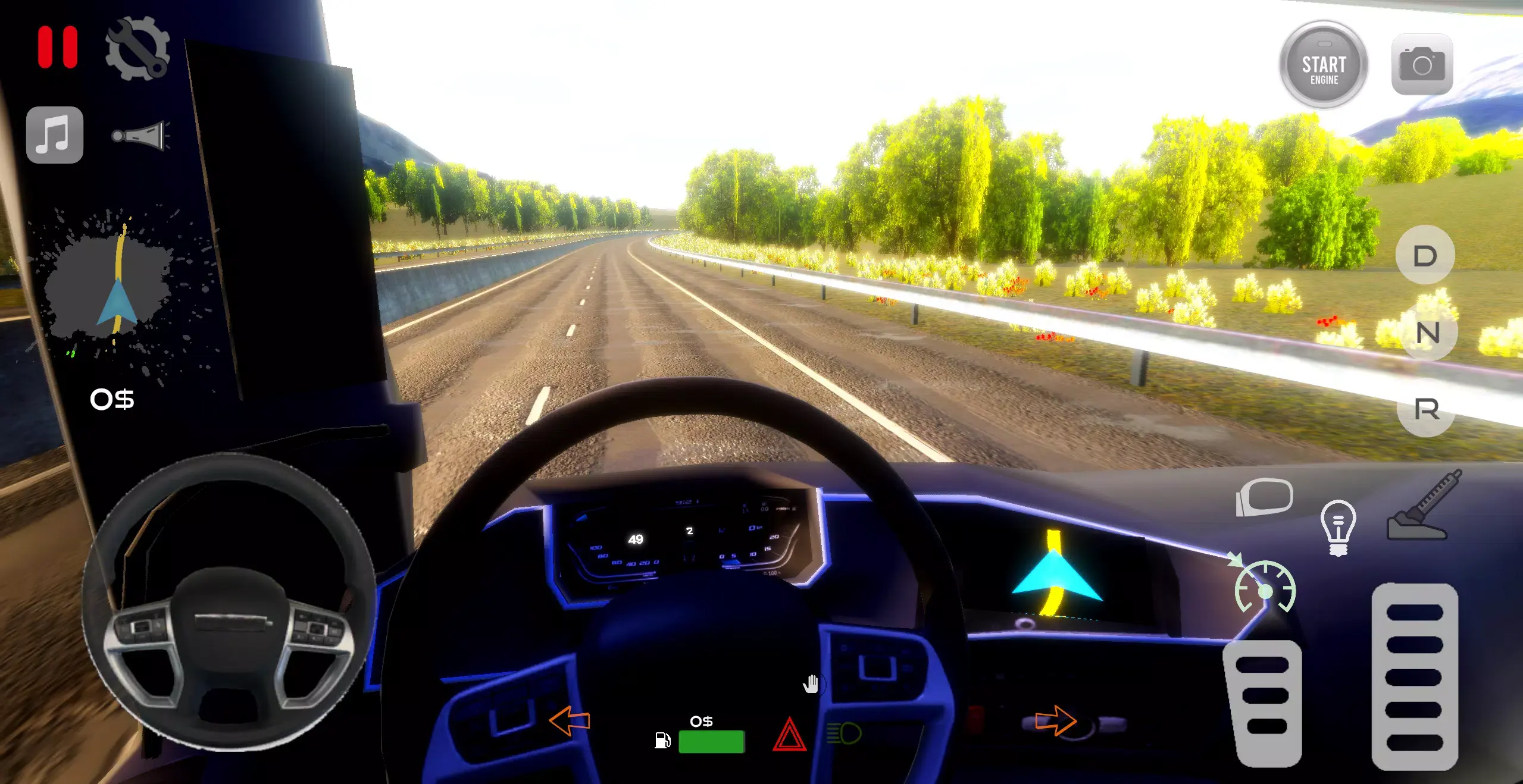Viewport: 1523px width, 784px height.
Task: Toggle the green headlights icon
Action: tap(844, 733)
